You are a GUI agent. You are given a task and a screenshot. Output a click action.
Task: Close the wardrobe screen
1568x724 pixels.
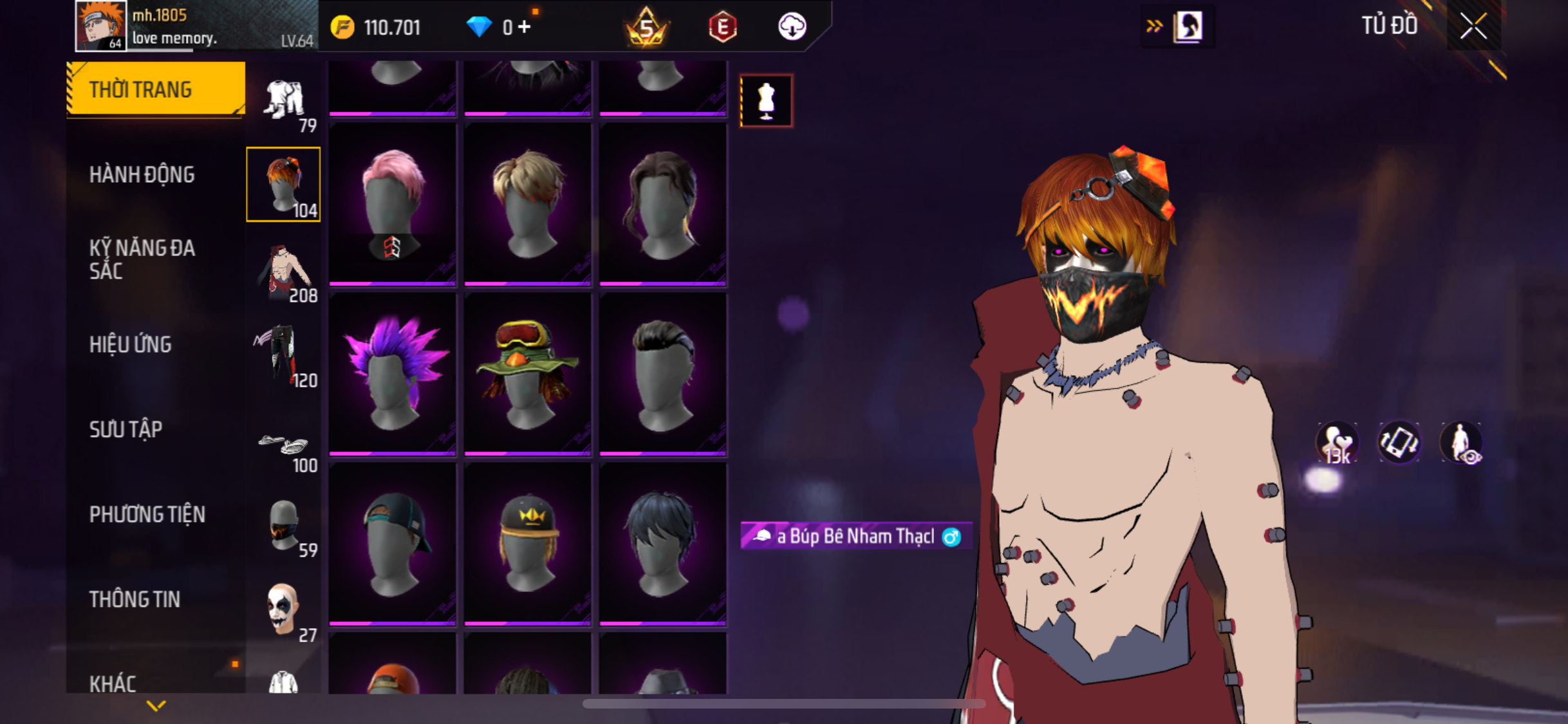pos(1473,26)
